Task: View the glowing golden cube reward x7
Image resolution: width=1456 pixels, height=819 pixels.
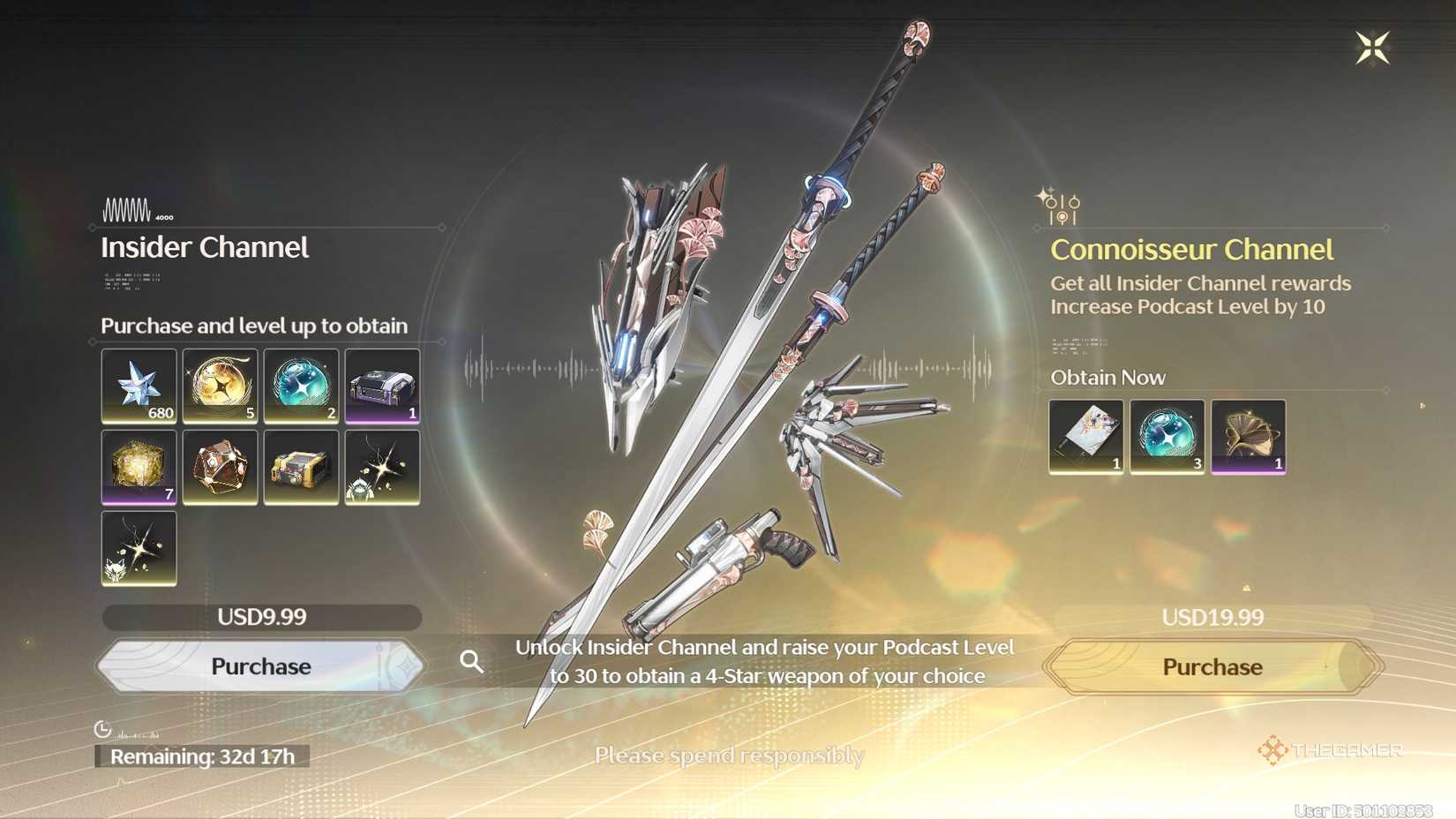Action: pyautogui.click(x=139, y=467)
